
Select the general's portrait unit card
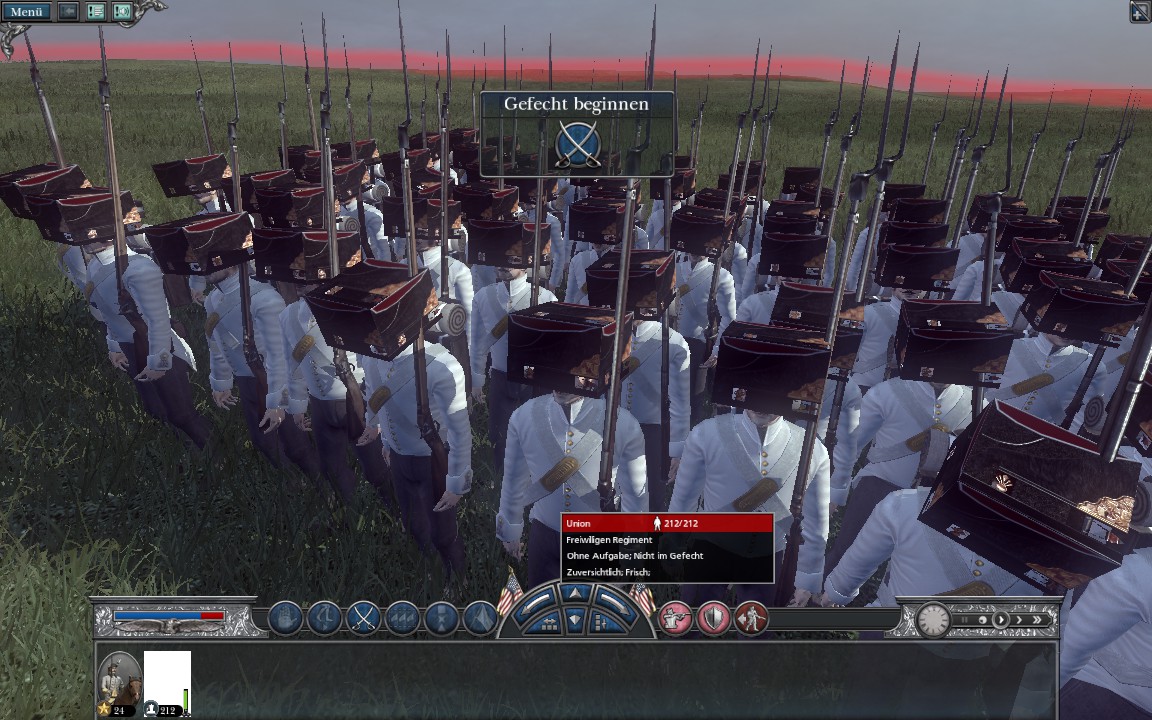click(119, 683)
